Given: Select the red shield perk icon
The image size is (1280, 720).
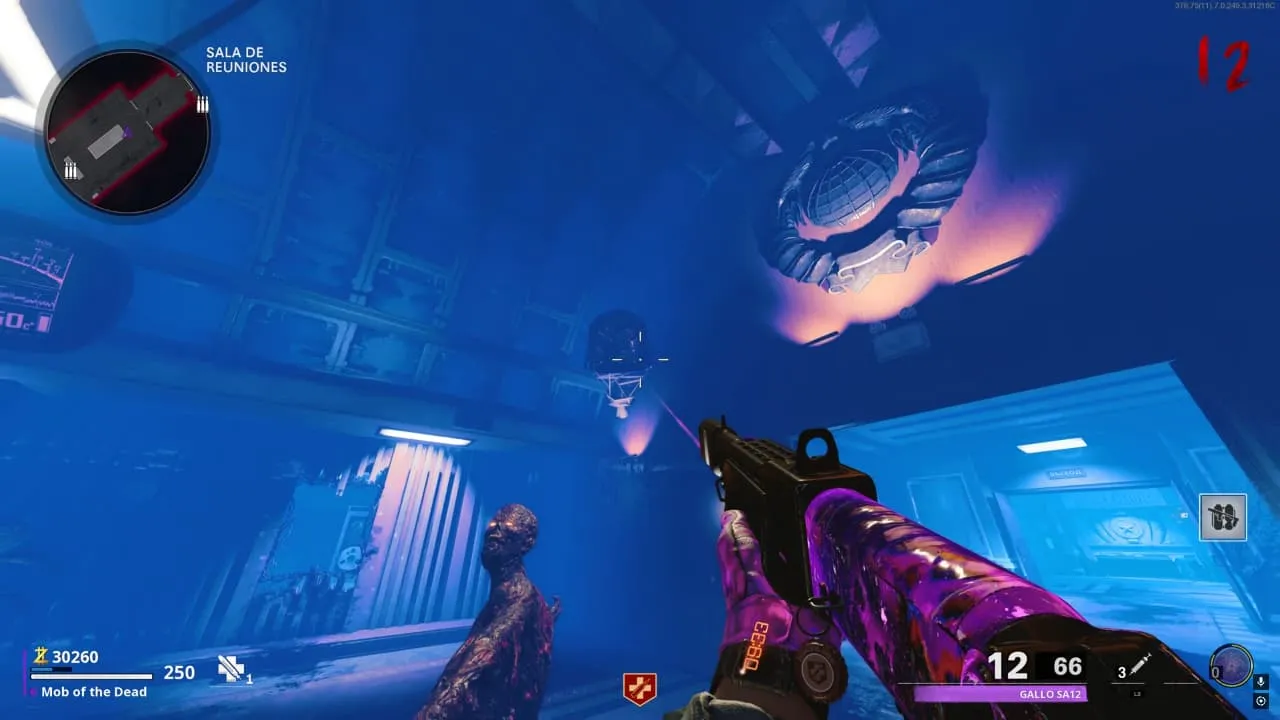Looking at the screenshot, I should point(639,688).
